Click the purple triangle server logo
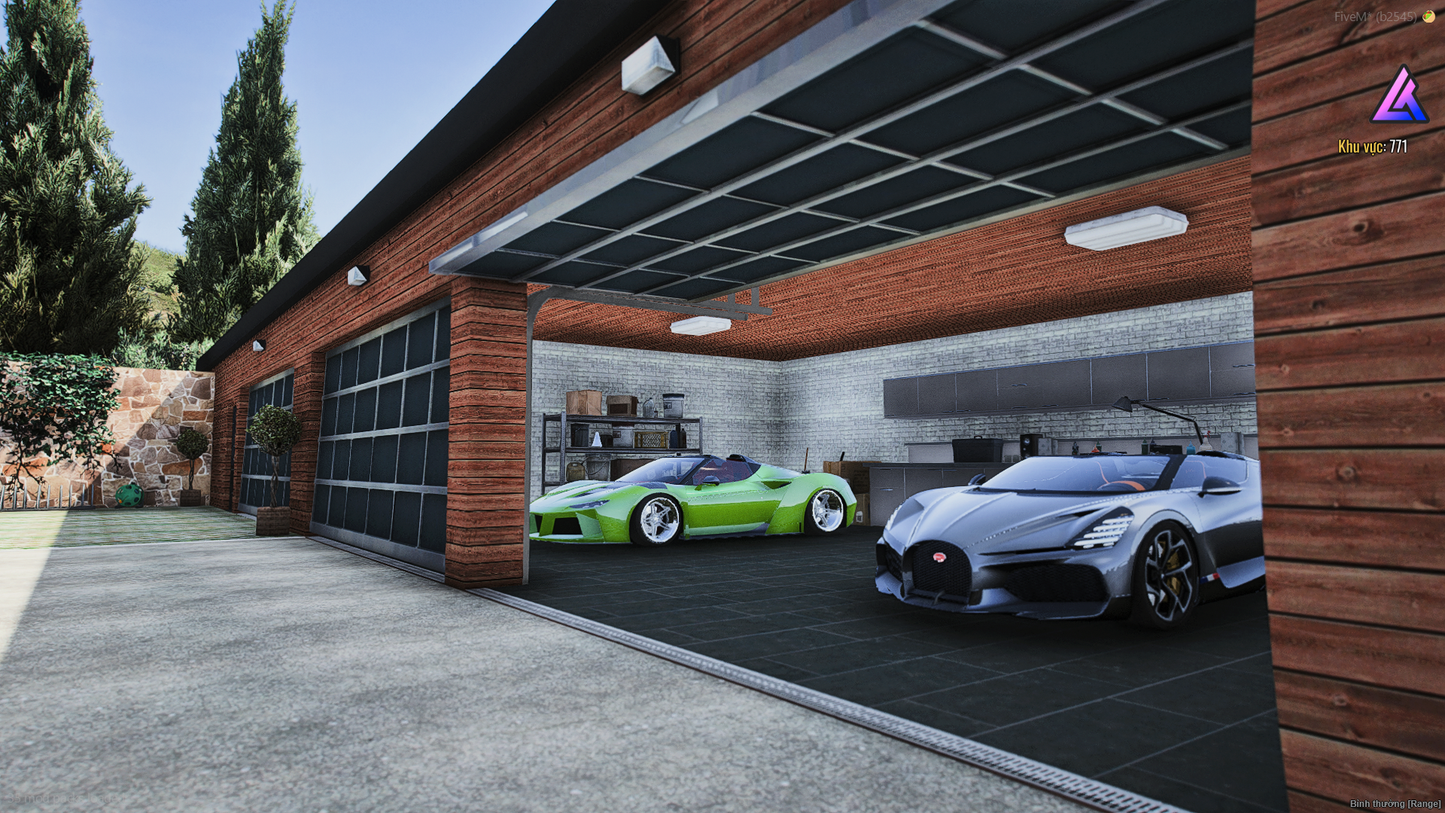This screenshot has width=1445, height=813. click(1398, 96)
